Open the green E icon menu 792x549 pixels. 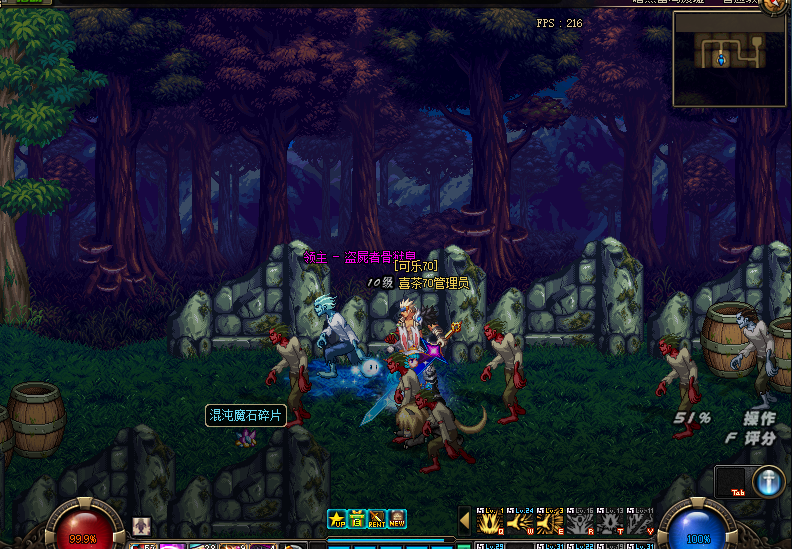point(357,518)
